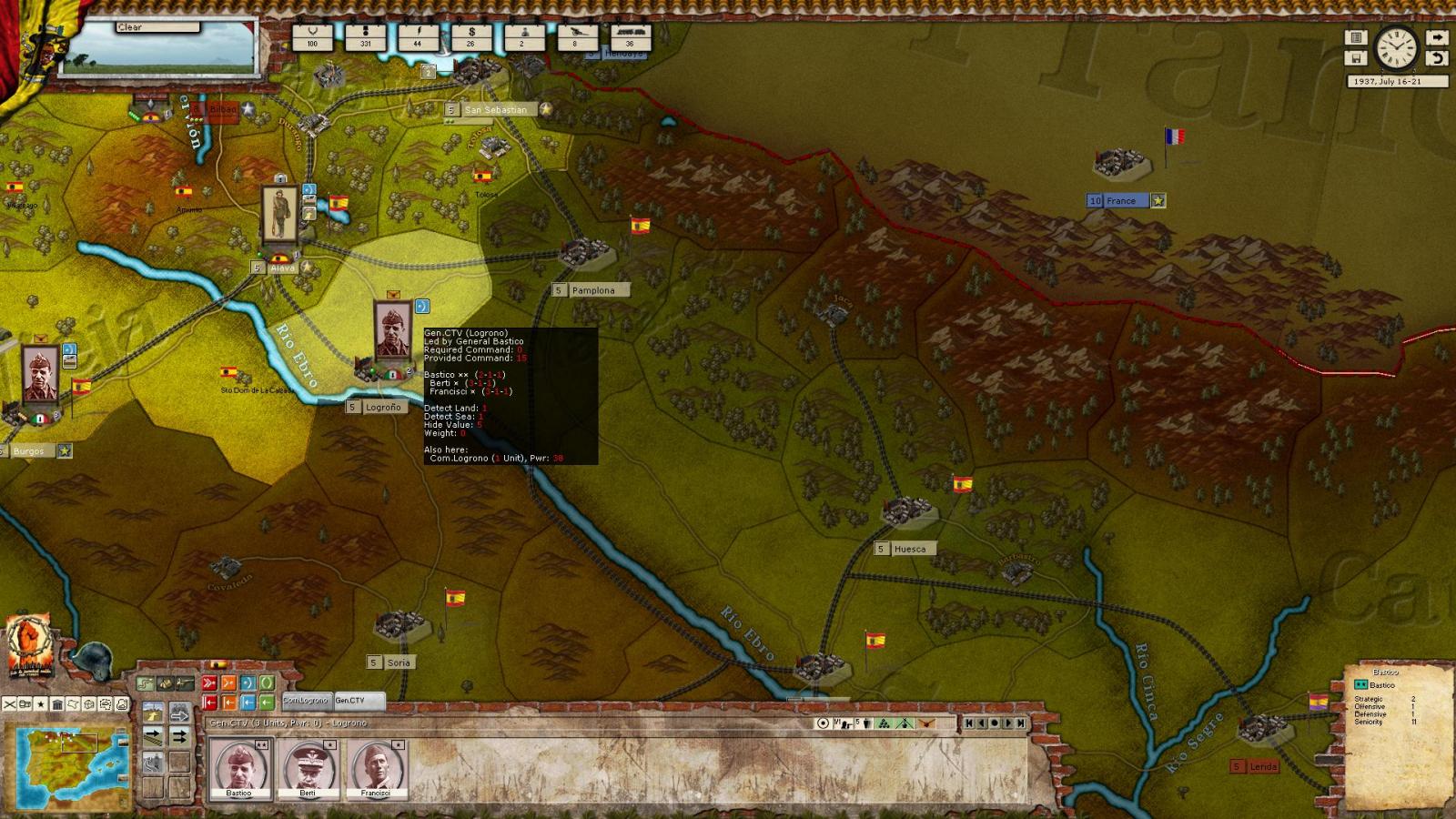This screenshot has height=819, width=1456.
Task: Choose the blue defensive posture button
Action: (248, 683)
